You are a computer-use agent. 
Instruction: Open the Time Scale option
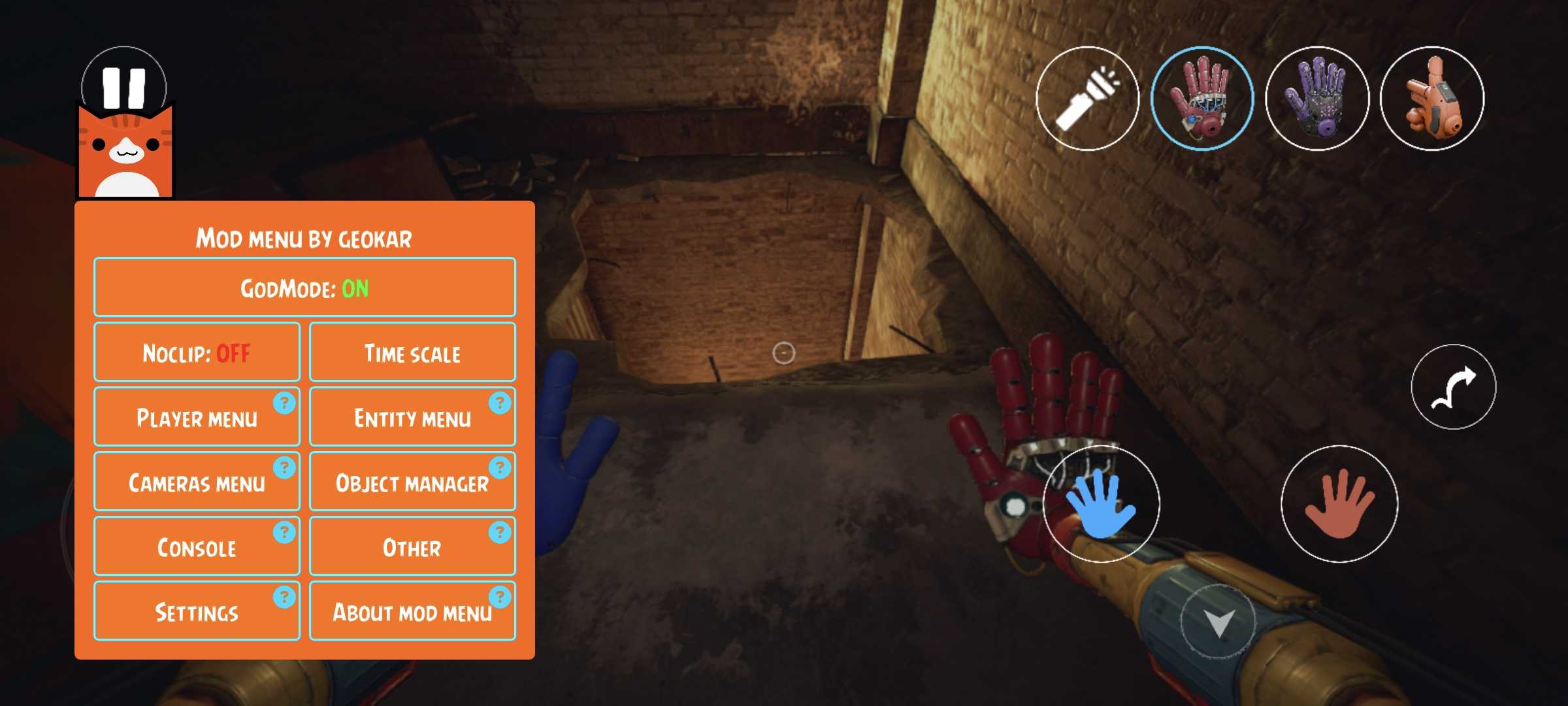(x=412, y=352)
